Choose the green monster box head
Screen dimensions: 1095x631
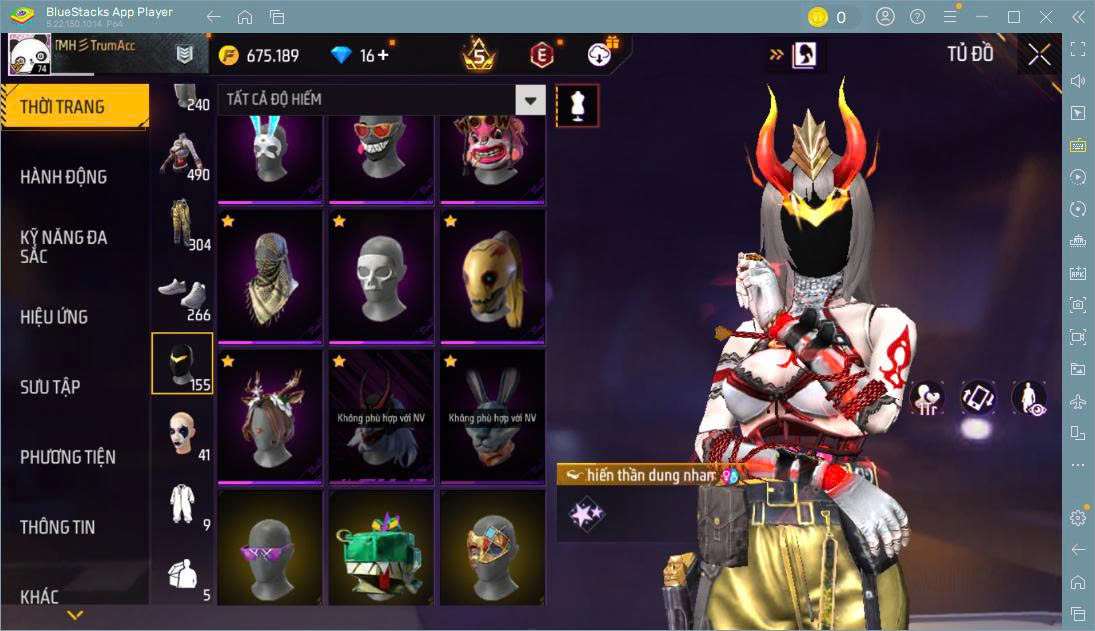click(381, 549)
